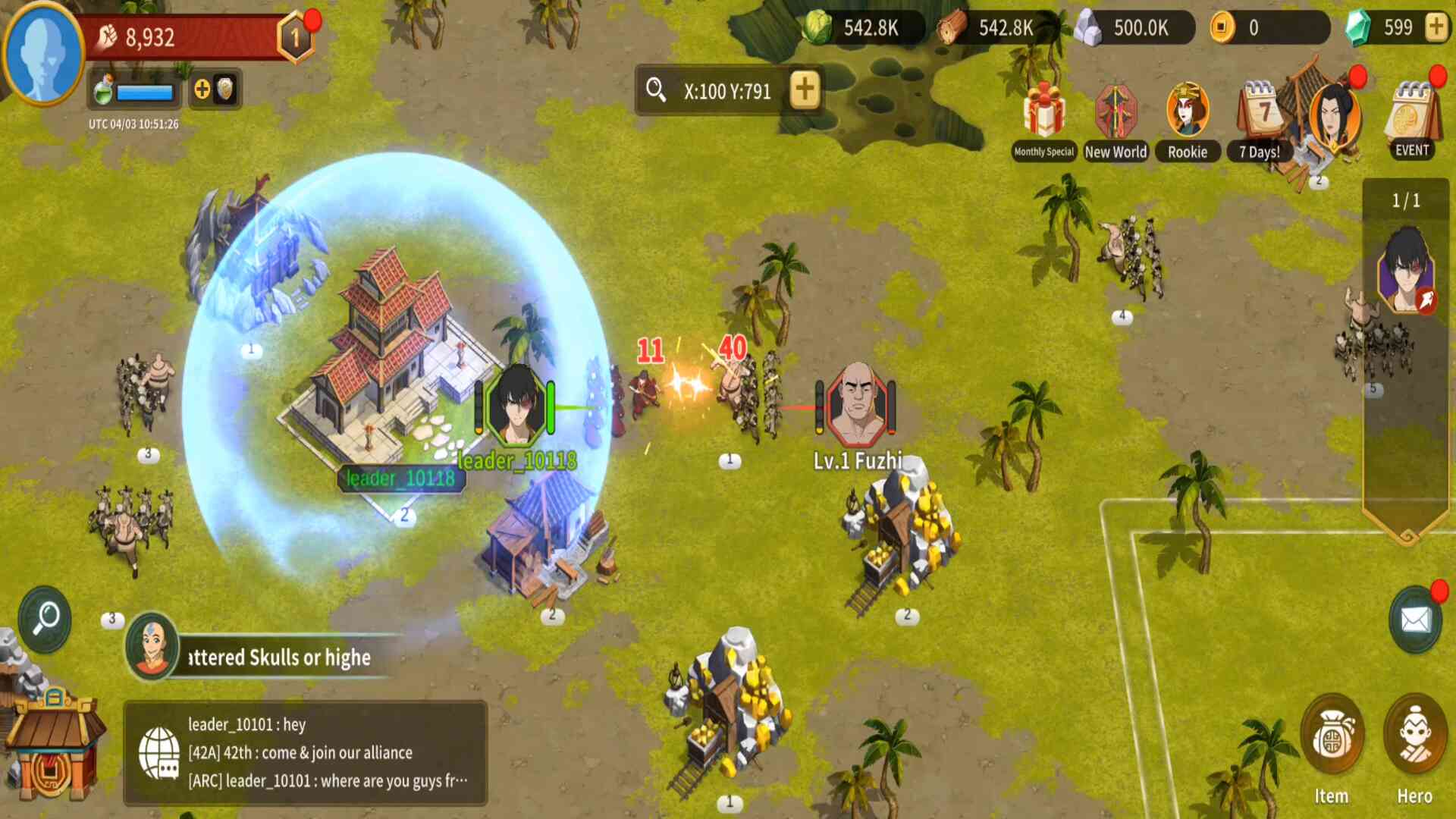Open the stamina potion bar
Viewport: 1456px width, 819px height.
coord(134,92)
